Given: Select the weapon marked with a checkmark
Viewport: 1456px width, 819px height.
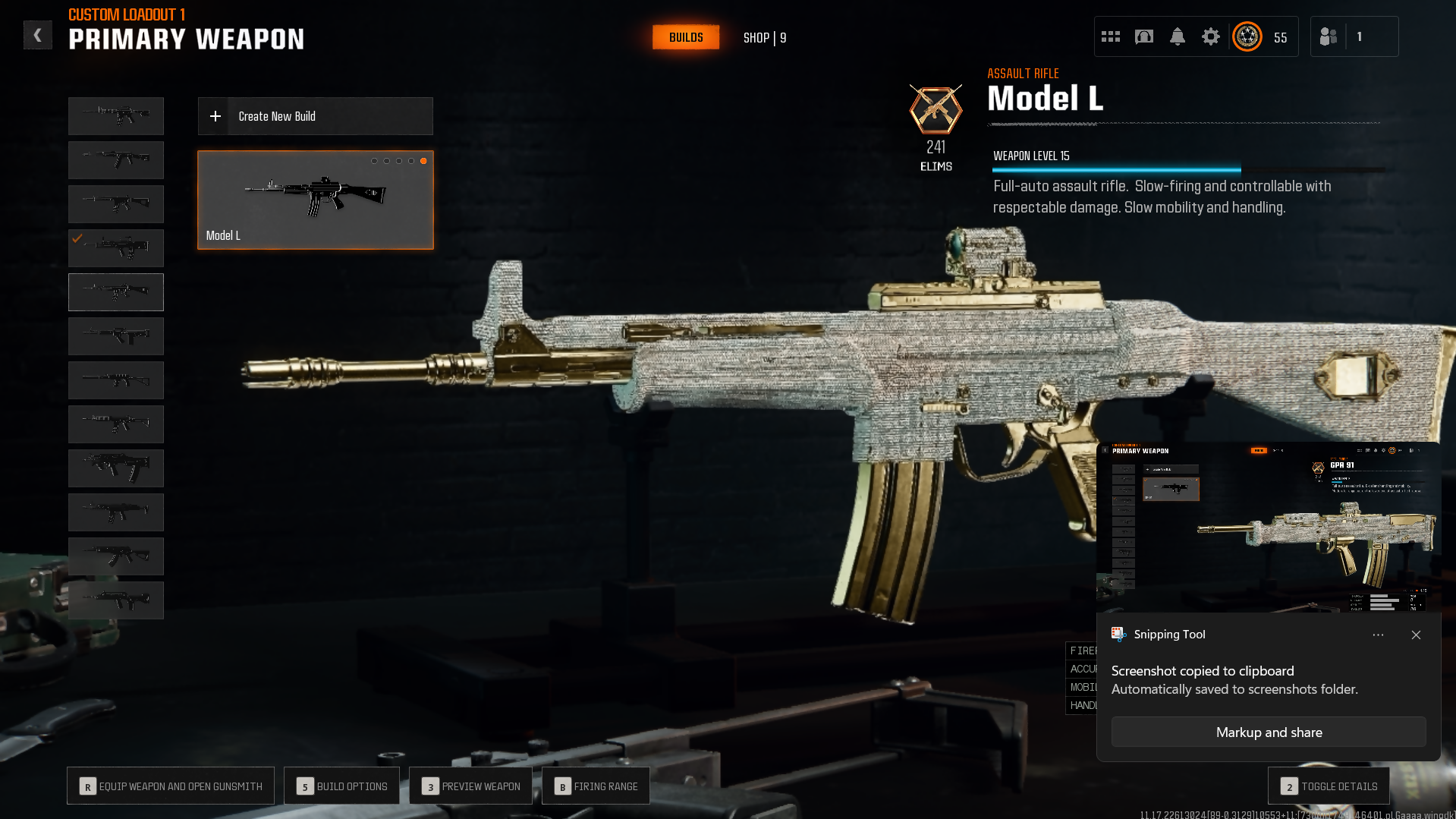Looking at the screenshot, I should [116, 247].
